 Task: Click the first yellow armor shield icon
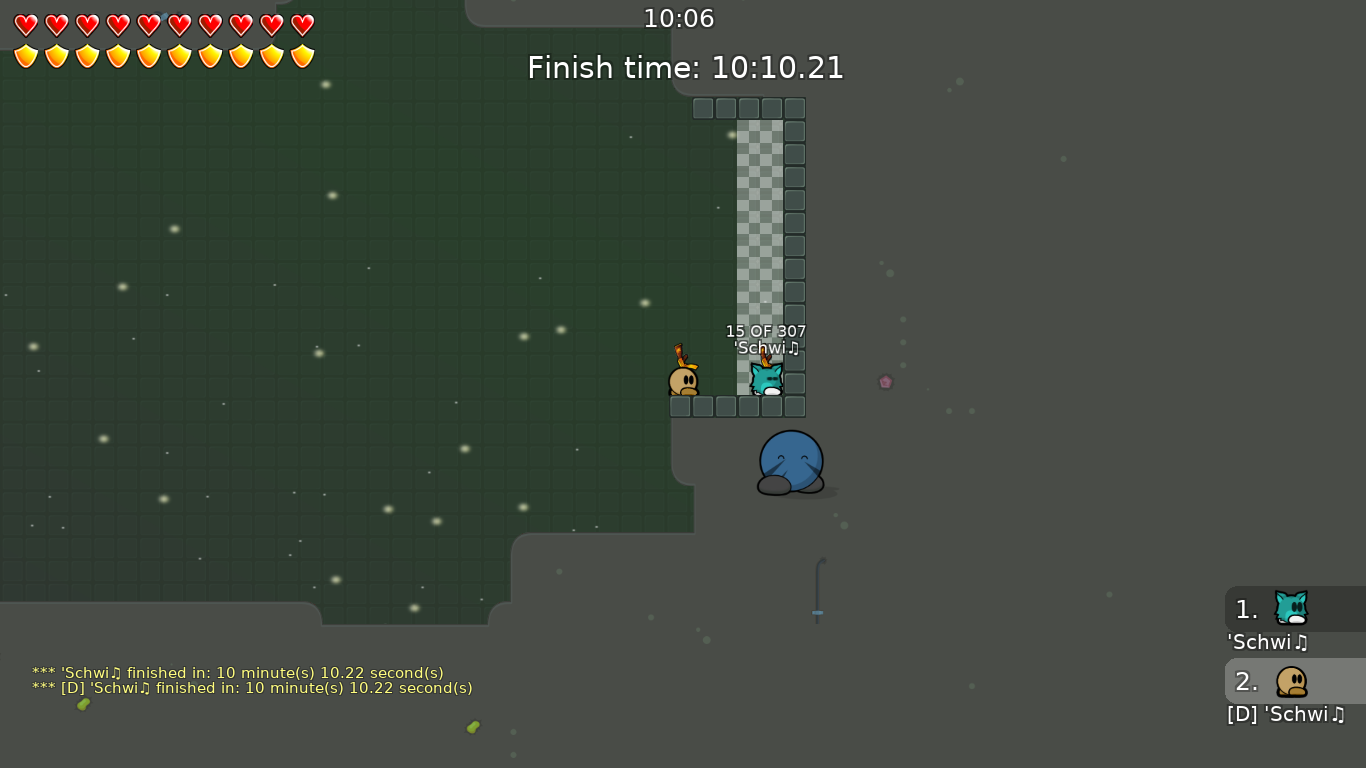point(25,55)
